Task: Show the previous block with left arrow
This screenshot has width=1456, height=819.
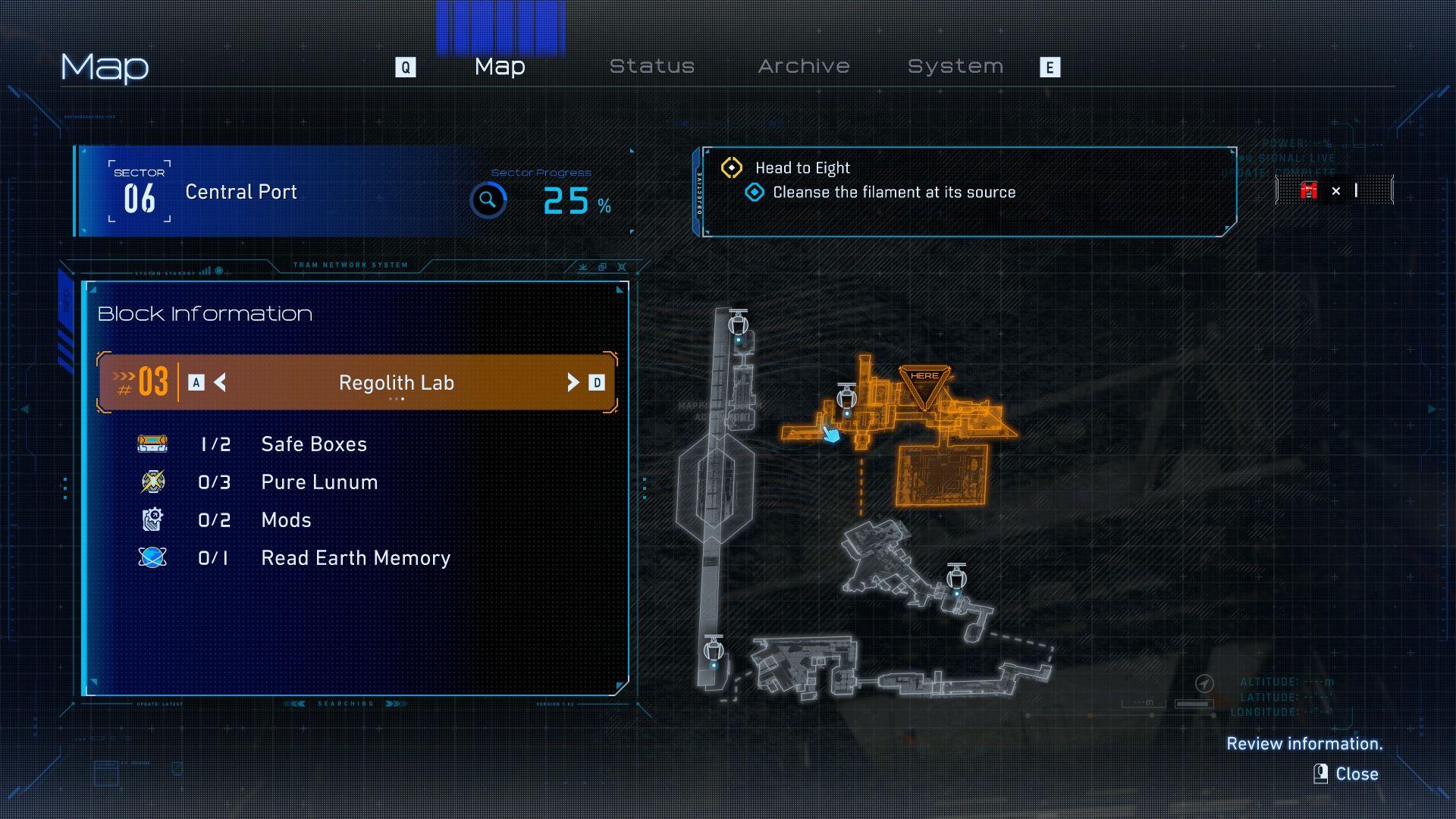Action: coord(220,382)
